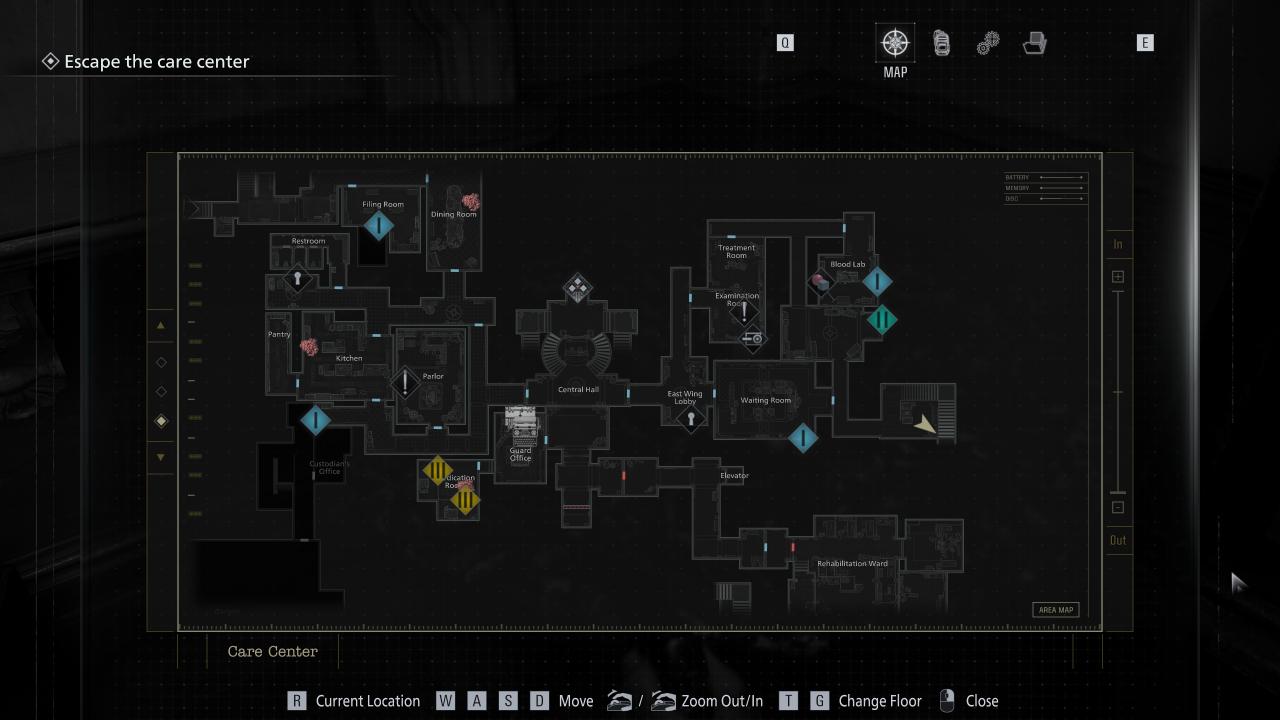The height and width of the screenshot is (720, 1280).
Task: Click the blue marker above Custodian's Office
Action: [x=315, y=420]
